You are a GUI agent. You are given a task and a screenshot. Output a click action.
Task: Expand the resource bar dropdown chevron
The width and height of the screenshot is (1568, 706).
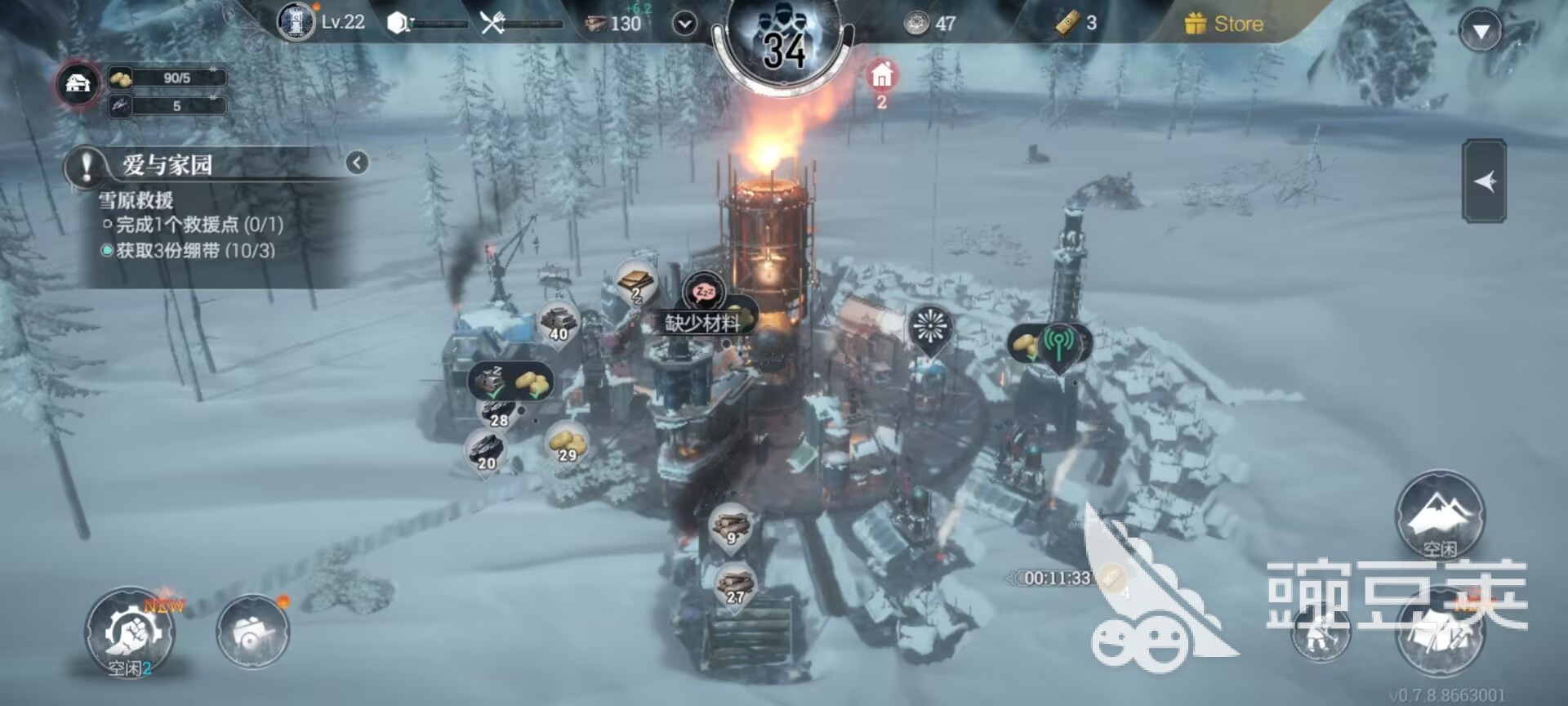click(x=684, y=24)
